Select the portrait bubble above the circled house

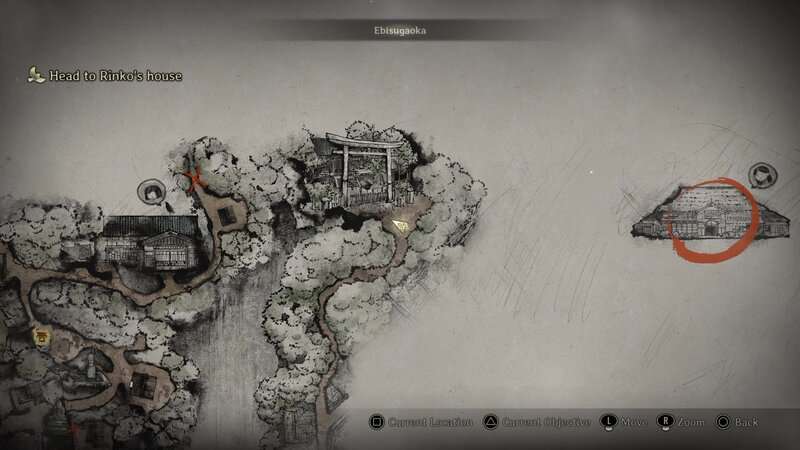tap(763, 175)
